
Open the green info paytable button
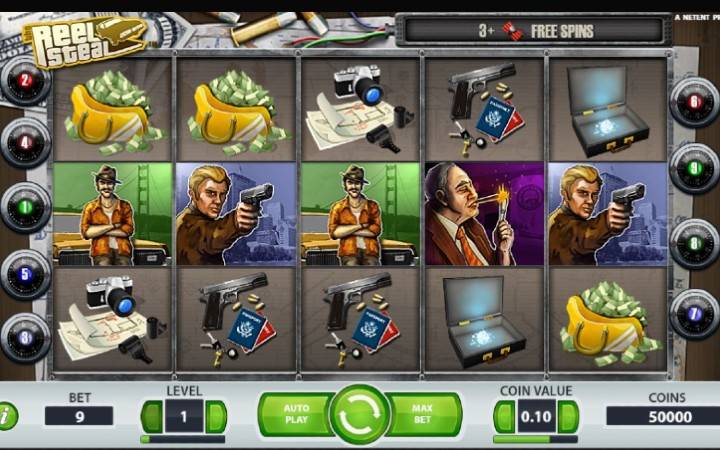[7, 416]
